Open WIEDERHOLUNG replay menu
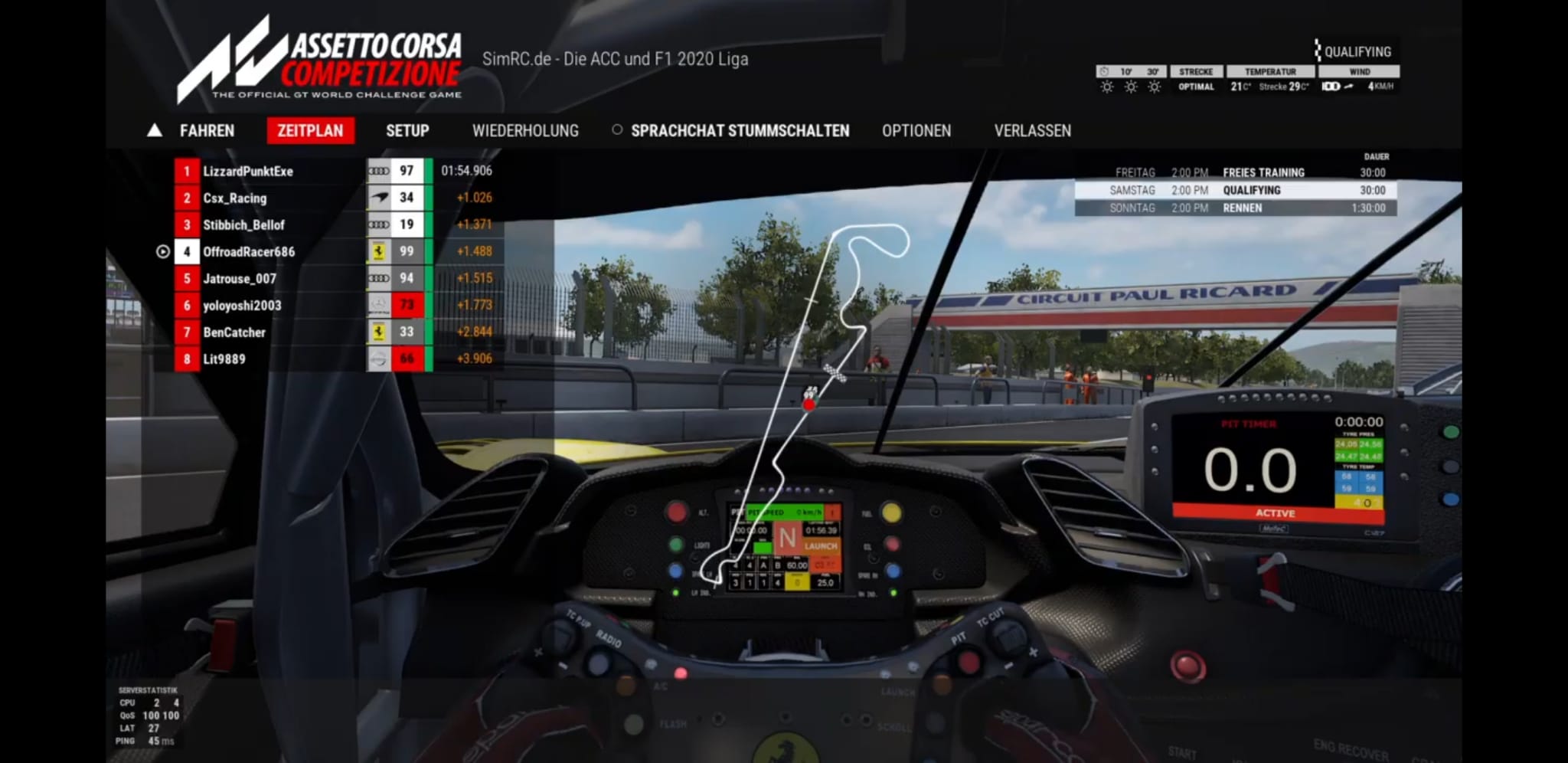Viewport: 1568px width, 763px height. point(525,131)
